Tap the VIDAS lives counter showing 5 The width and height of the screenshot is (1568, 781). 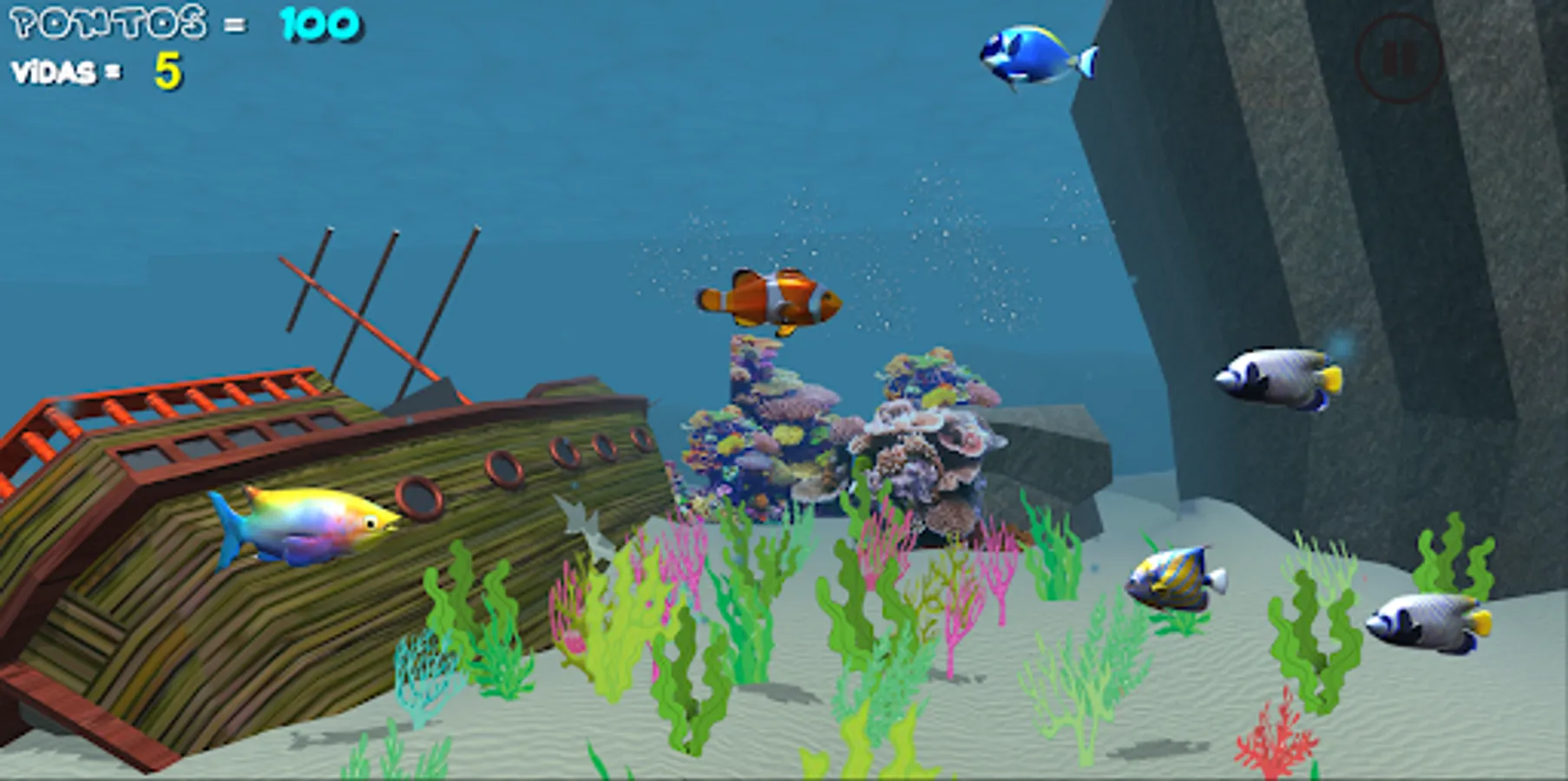click(95, 71)
